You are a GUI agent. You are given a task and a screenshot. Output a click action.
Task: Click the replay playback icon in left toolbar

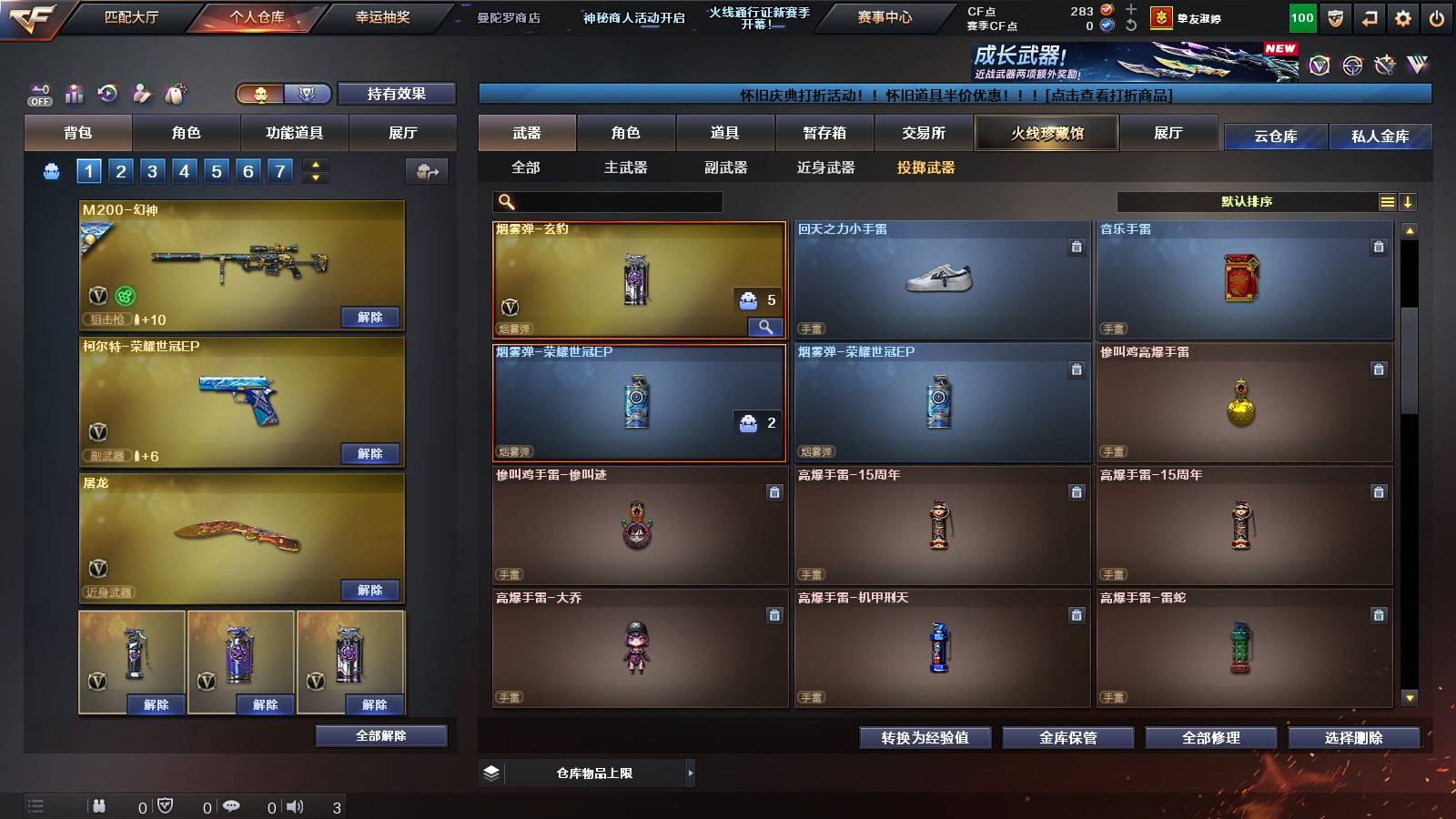(x=108, y=94)
